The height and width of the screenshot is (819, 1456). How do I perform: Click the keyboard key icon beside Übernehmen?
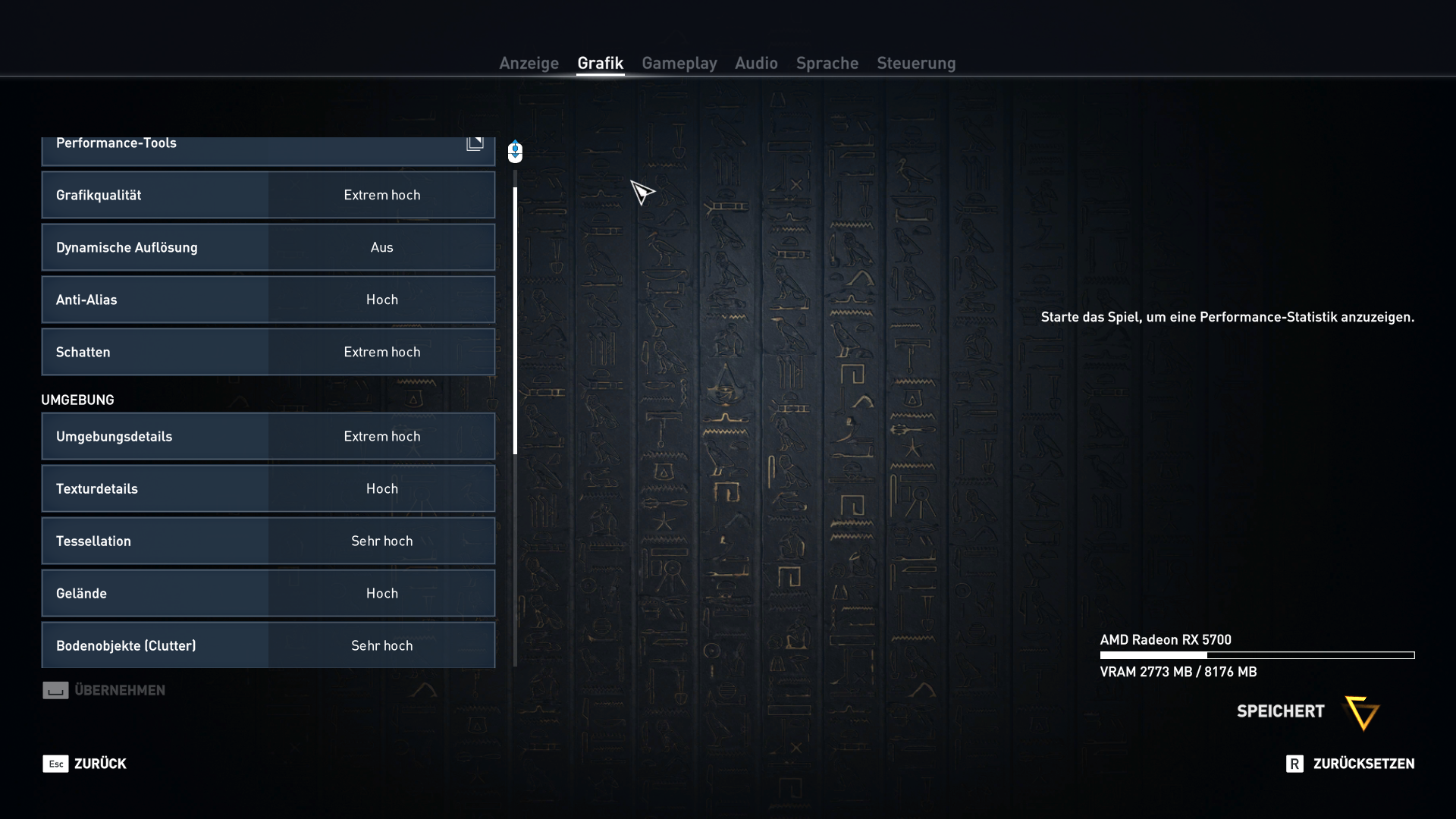[55, 690]
